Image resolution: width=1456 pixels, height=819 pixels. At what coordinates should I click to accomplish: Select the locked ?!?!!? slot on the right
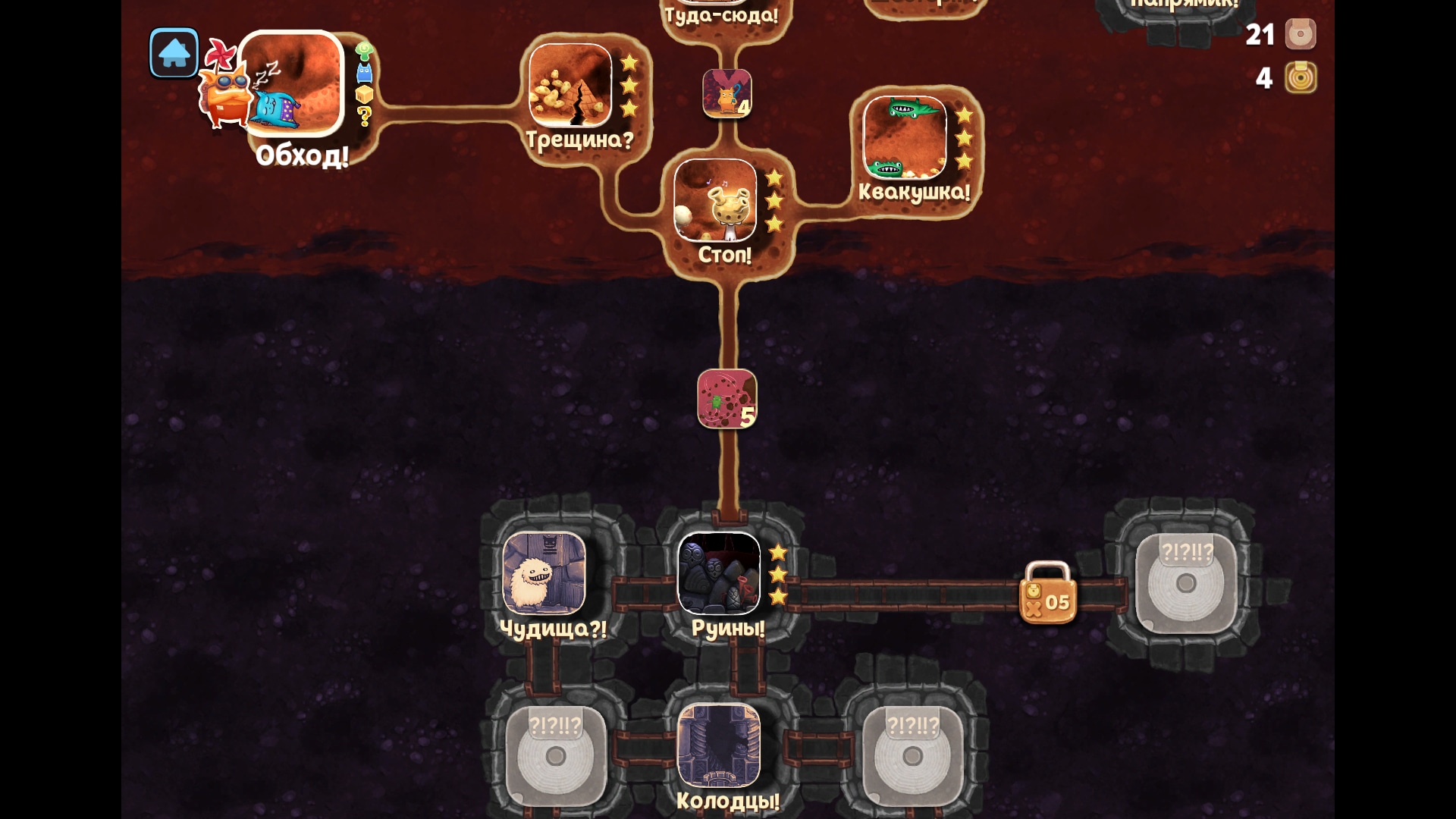pyautogui.click(x=1186, y=582)
